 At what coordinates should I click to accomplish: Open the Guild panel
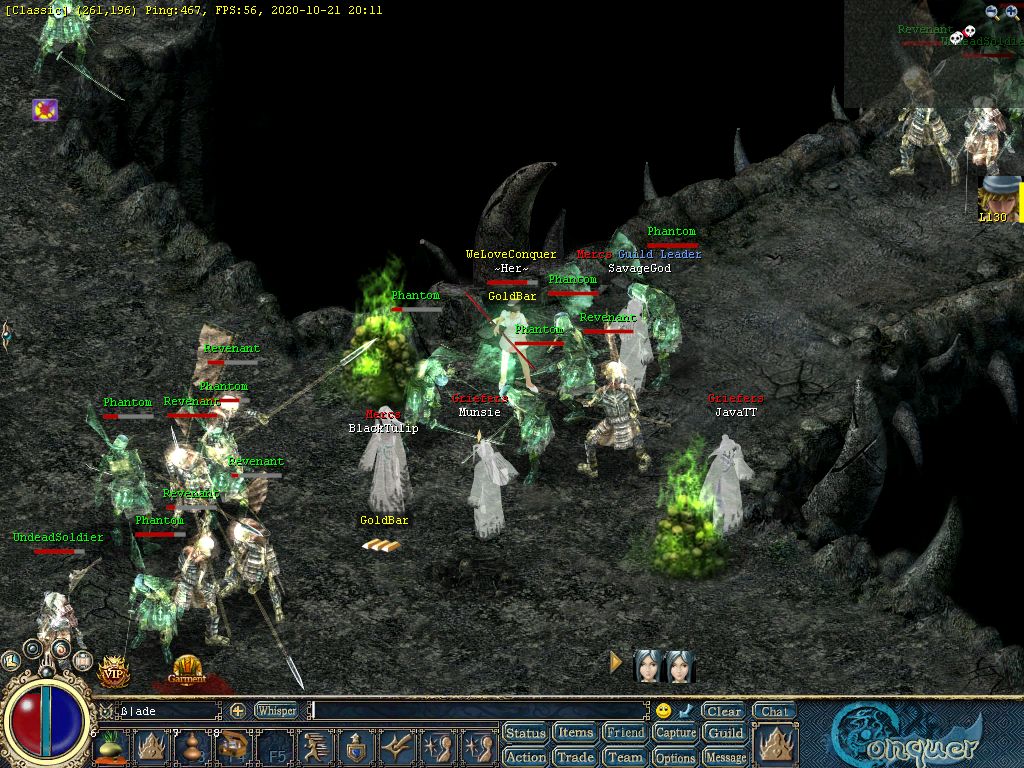725,734
